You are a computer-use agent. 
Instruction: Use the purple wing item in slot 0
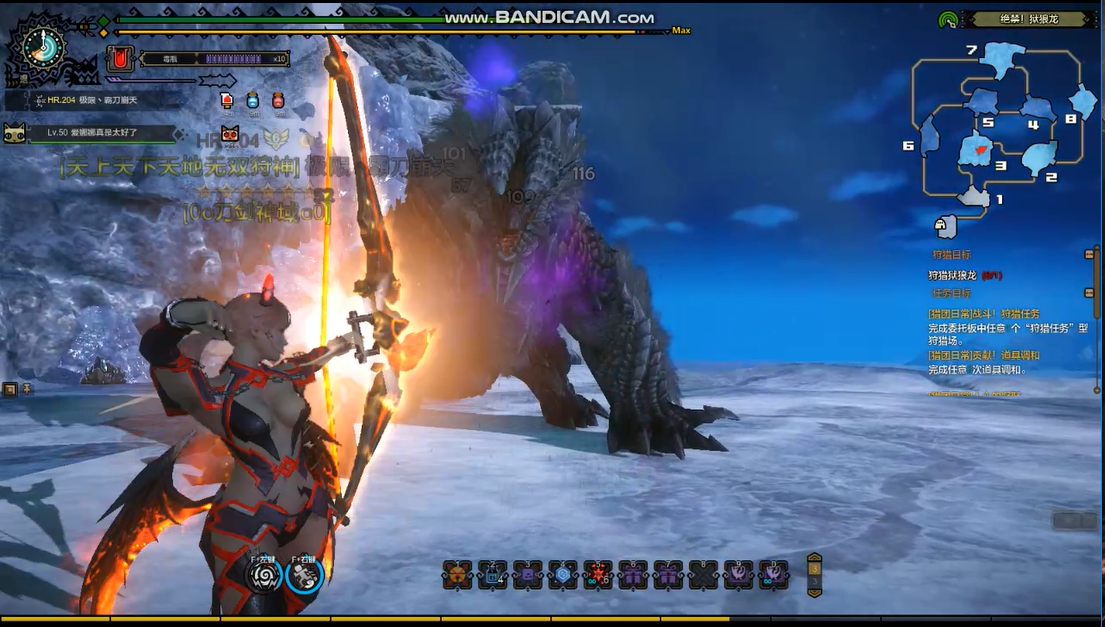(x=773, y=575)
